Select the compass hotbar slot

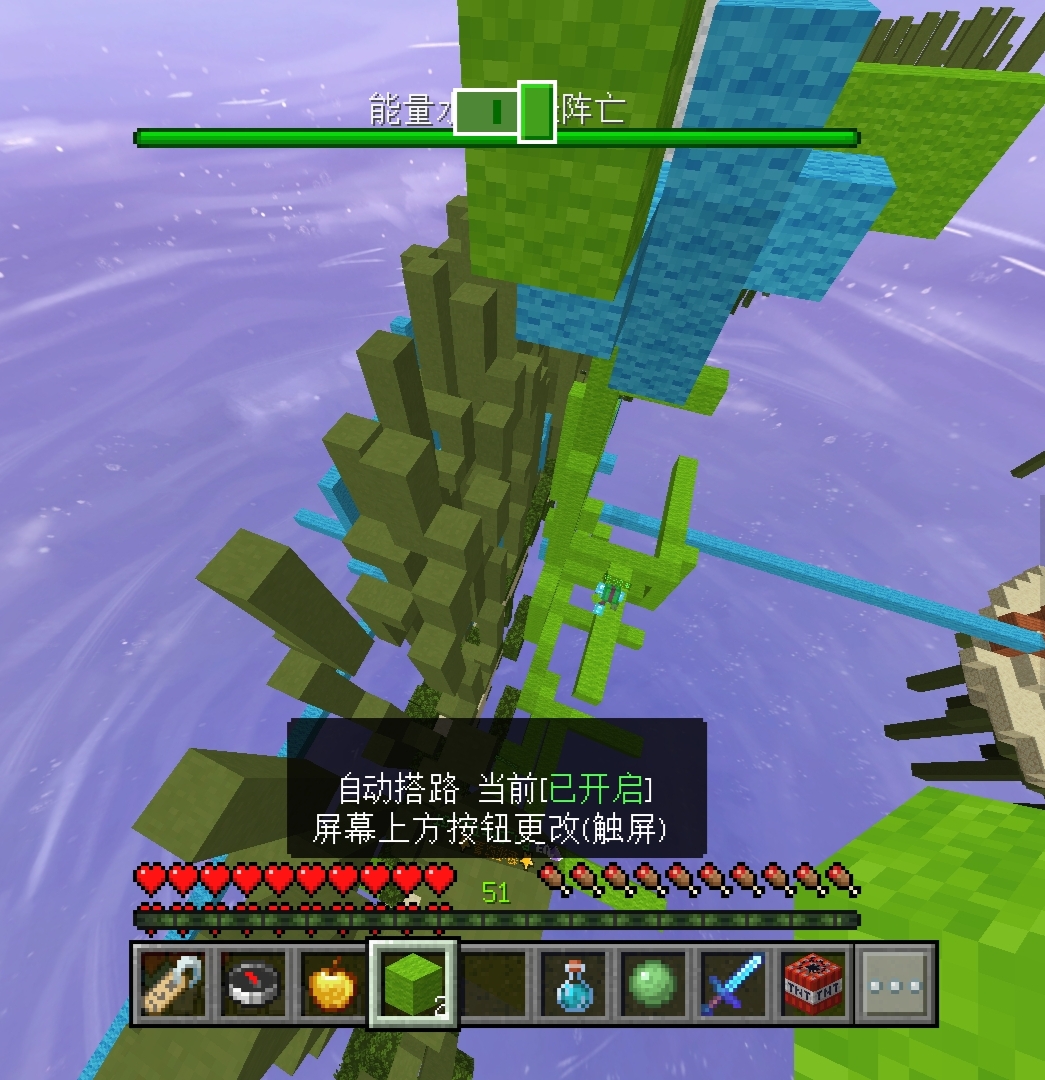(x=252, y=984)
